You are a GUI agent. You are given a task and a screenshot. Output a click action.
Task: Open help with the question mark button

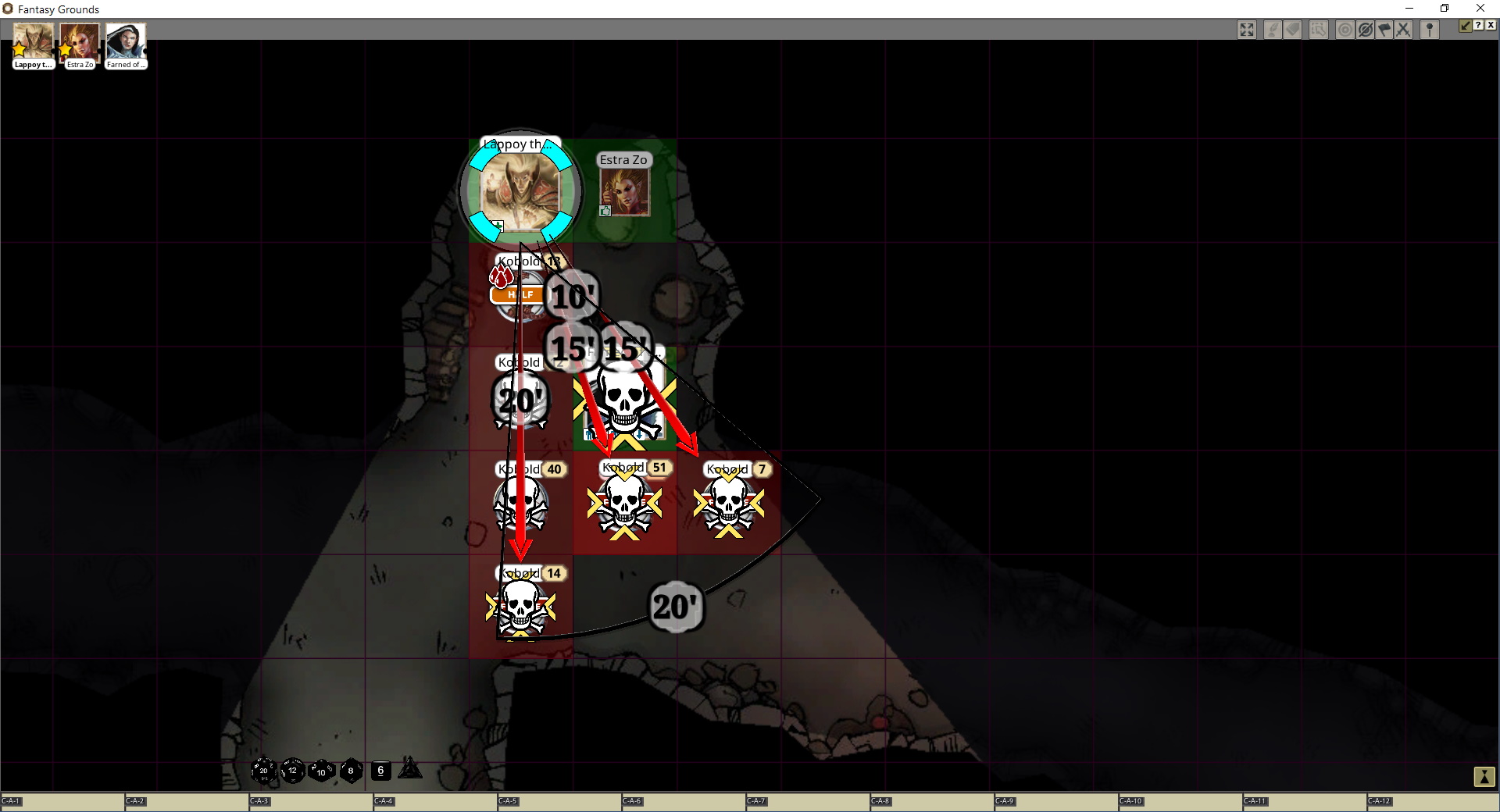coord(1478,26)
